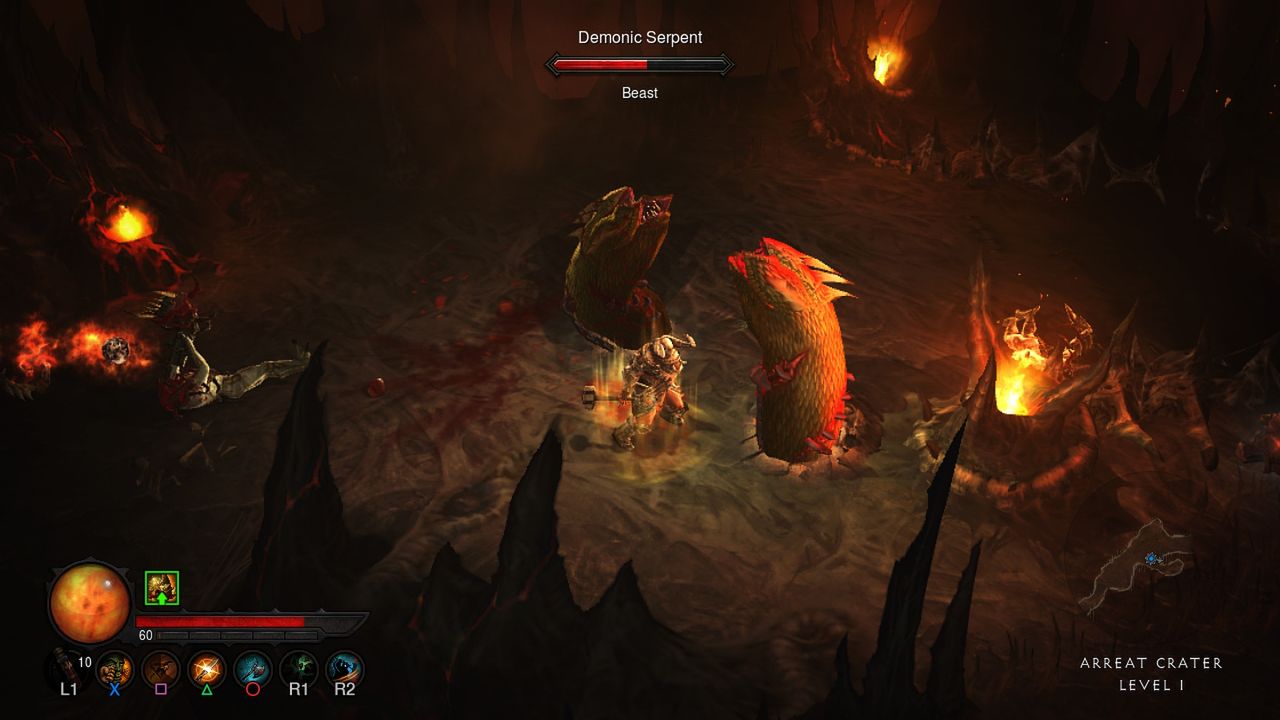Viewport: 1280px width, 720px height.
Task: Click the Demonic Serpent health bar
Action: click(640, 64)
